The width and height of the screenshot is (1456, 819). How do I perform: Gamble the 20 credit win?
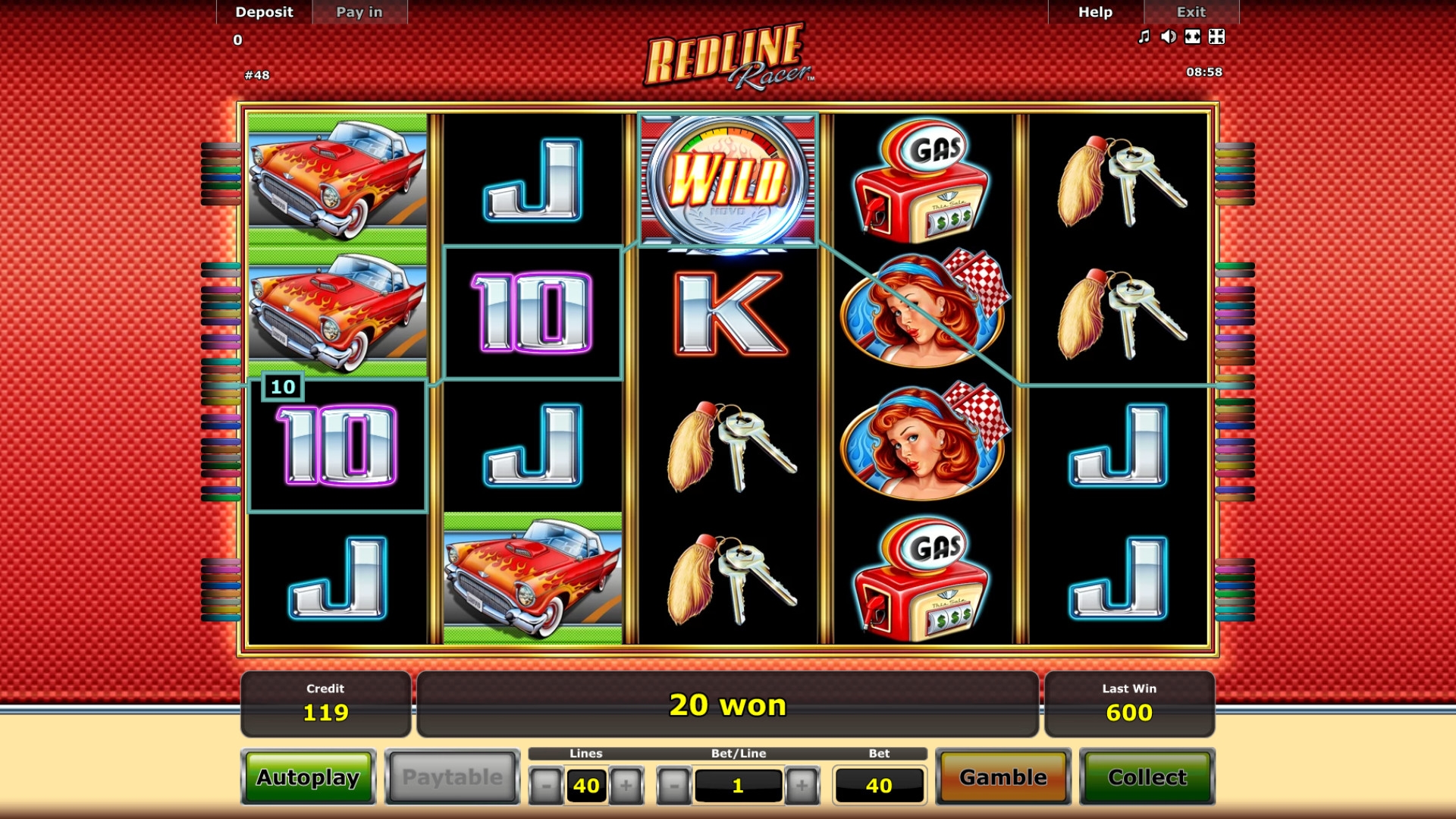click(1003, 777)
